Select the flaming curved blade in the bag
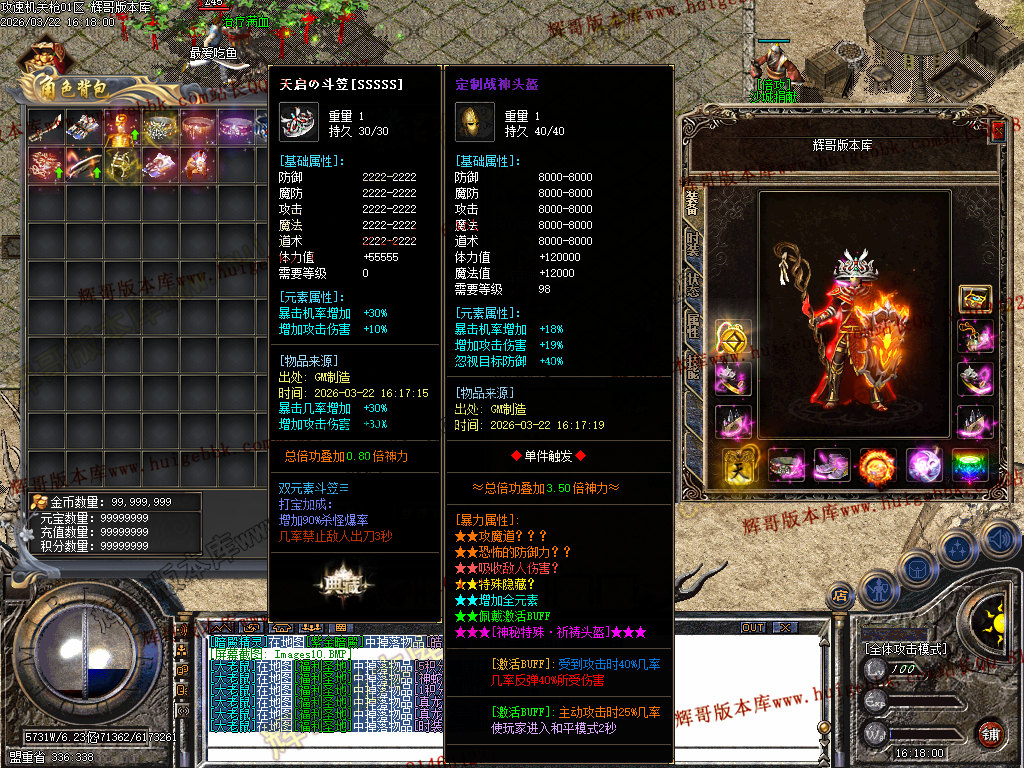Screen dimensions: 1024x768 click(84, 165)
